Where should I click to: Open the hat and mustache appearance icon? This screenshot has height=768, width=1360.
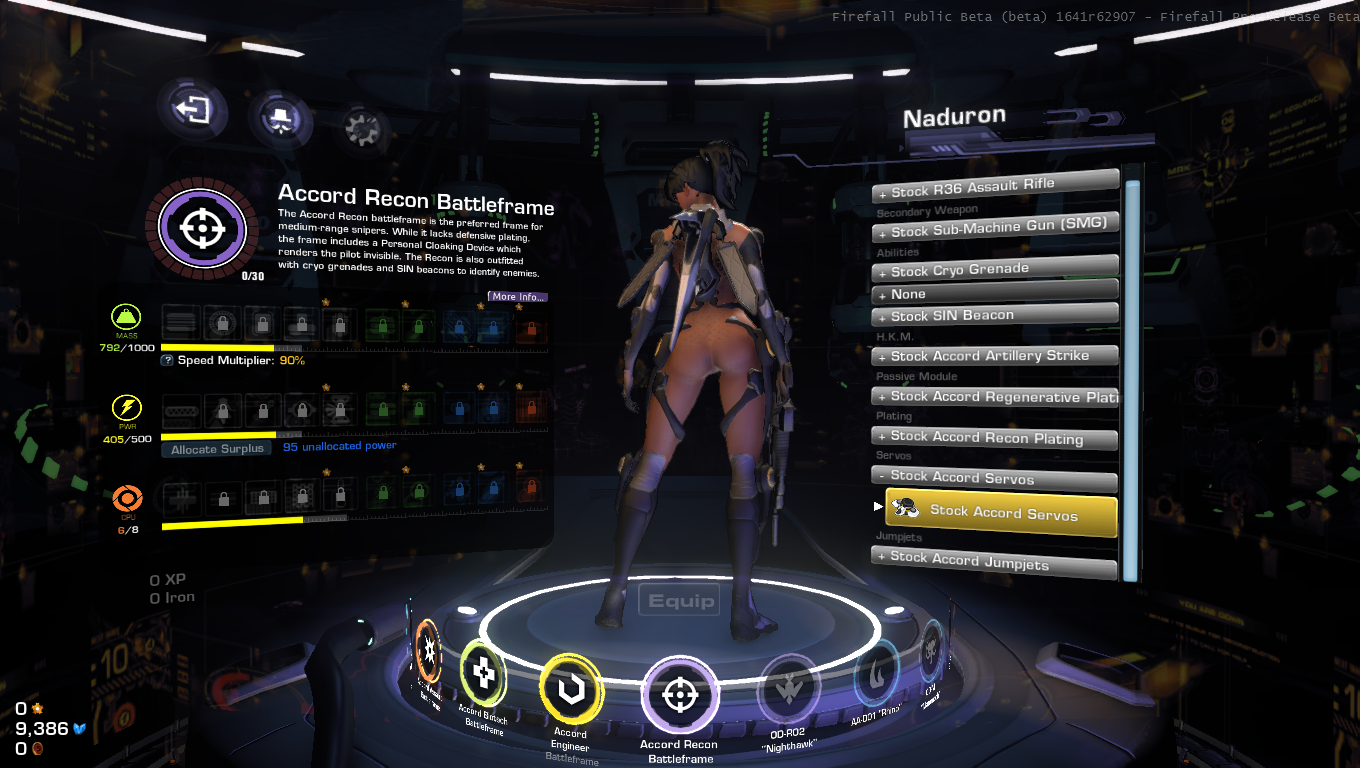coord(279,120)
